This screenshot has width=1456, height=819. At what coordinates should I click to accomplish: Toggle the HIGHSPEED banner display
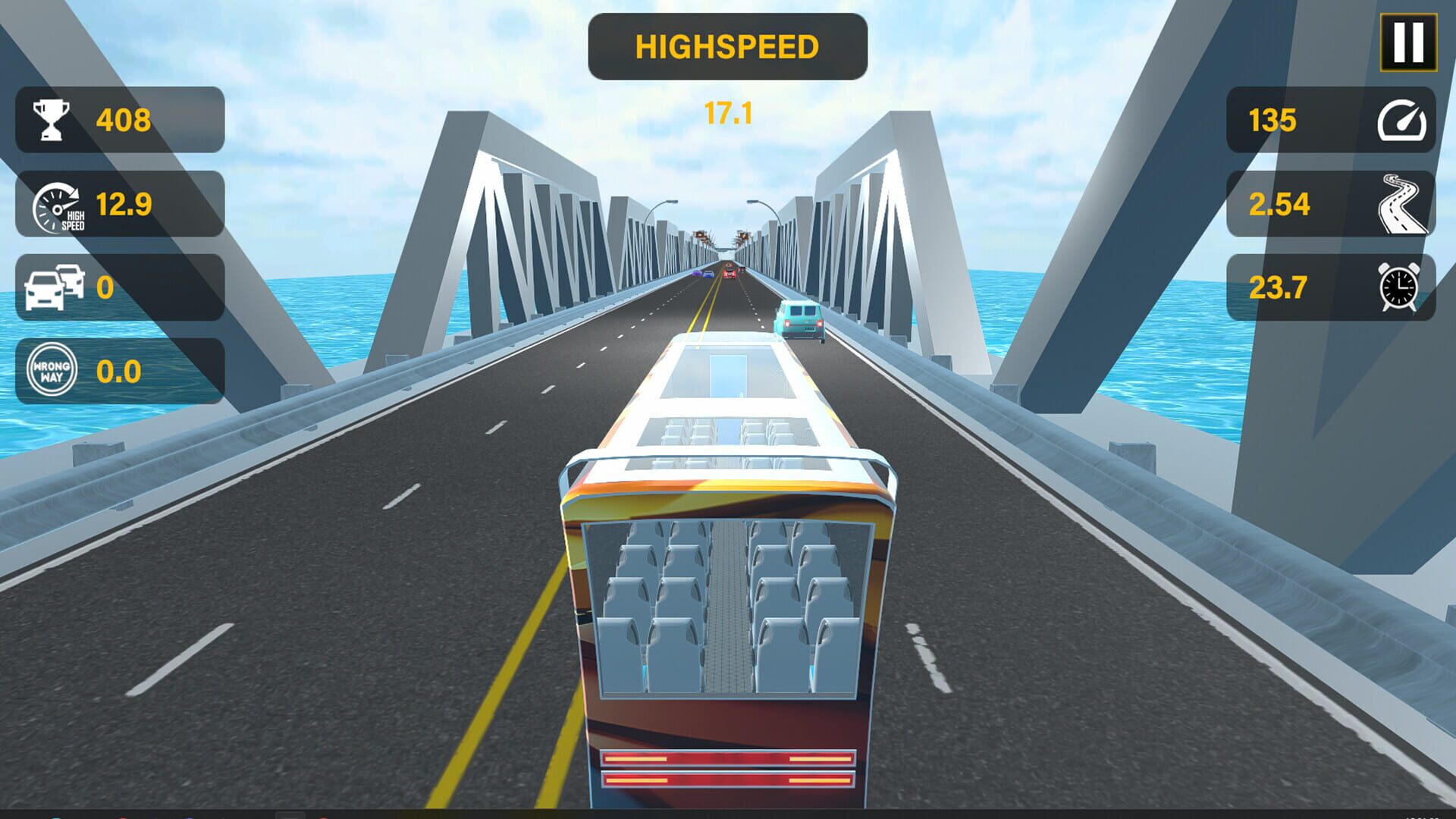coord(726,45)
